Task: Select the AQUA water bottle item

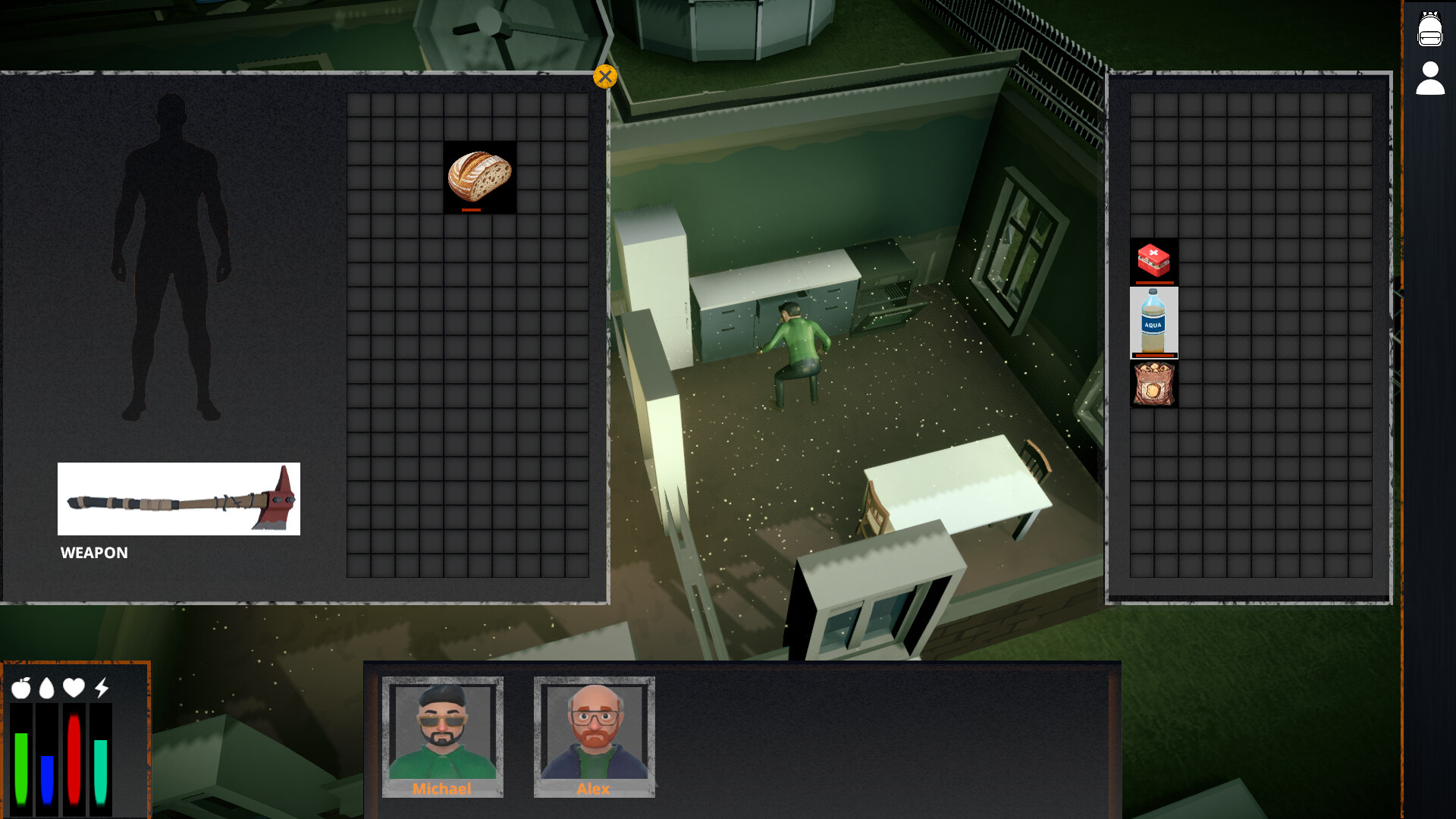Action: [x=1154, y=322]
